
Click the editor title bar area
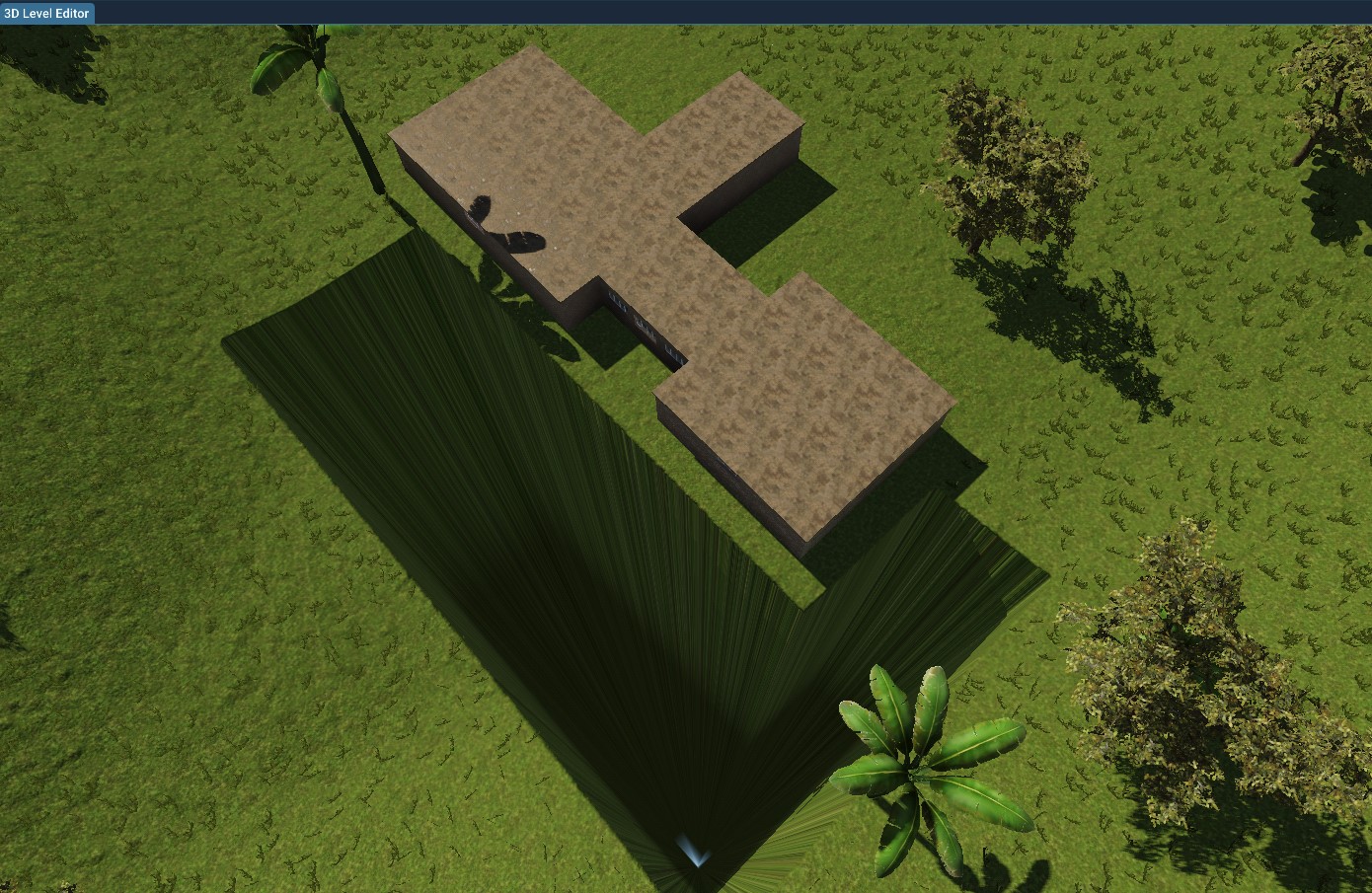(691, 13)
